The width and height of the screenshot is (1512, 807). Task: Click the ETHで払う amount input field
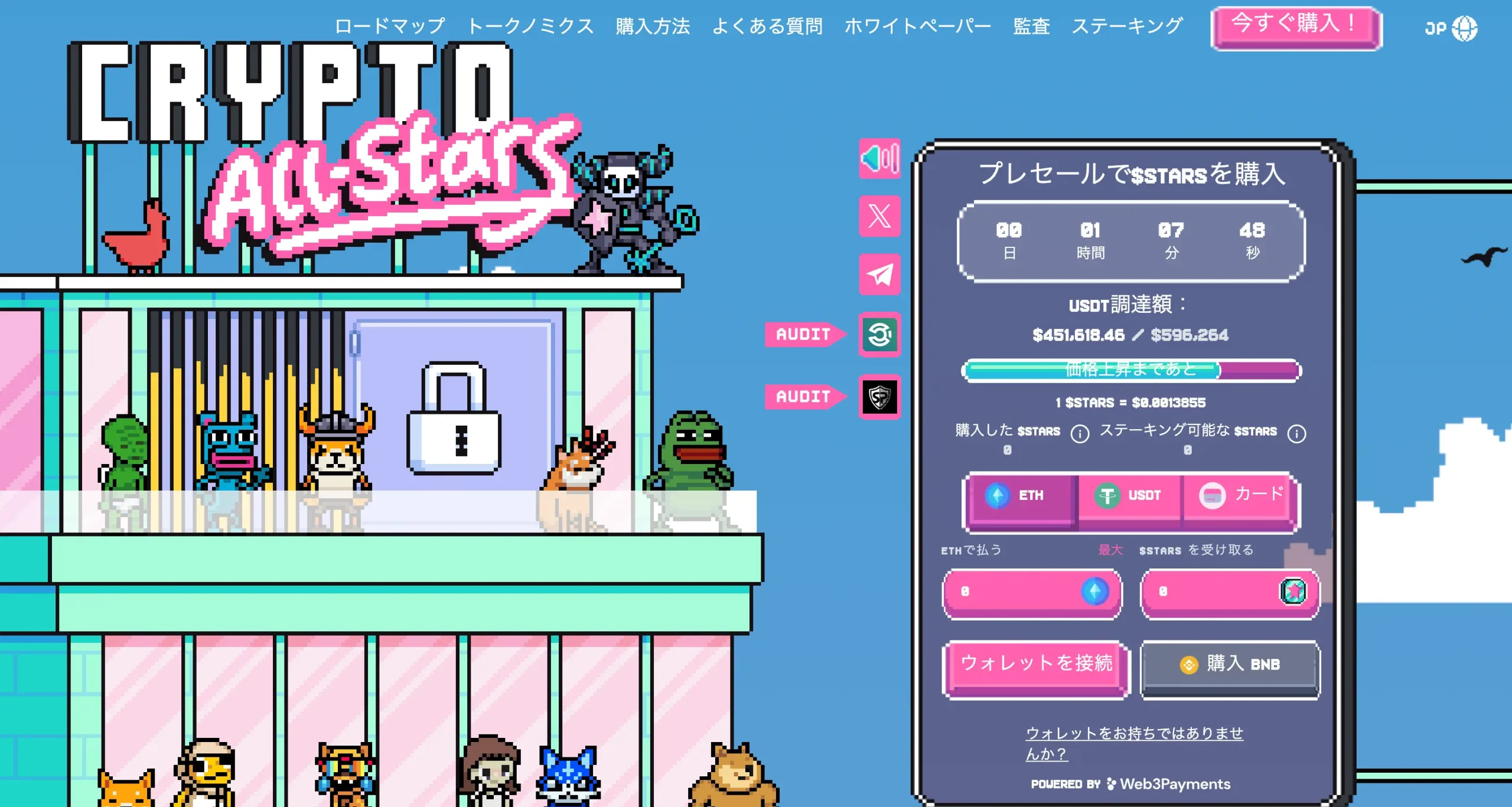[1031, 594]
